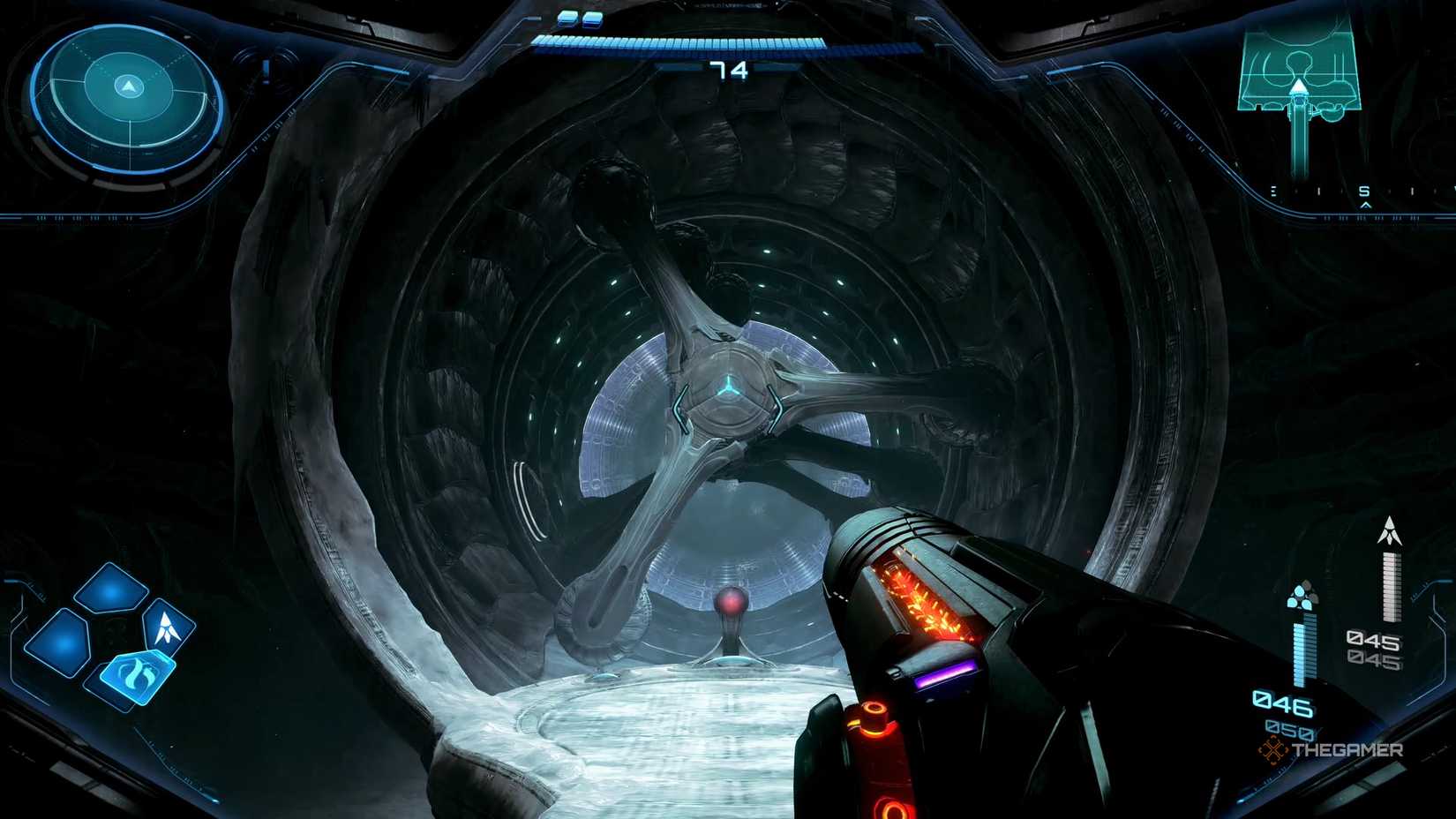Toggle the right energy tank indicator

tap(593, 19)
